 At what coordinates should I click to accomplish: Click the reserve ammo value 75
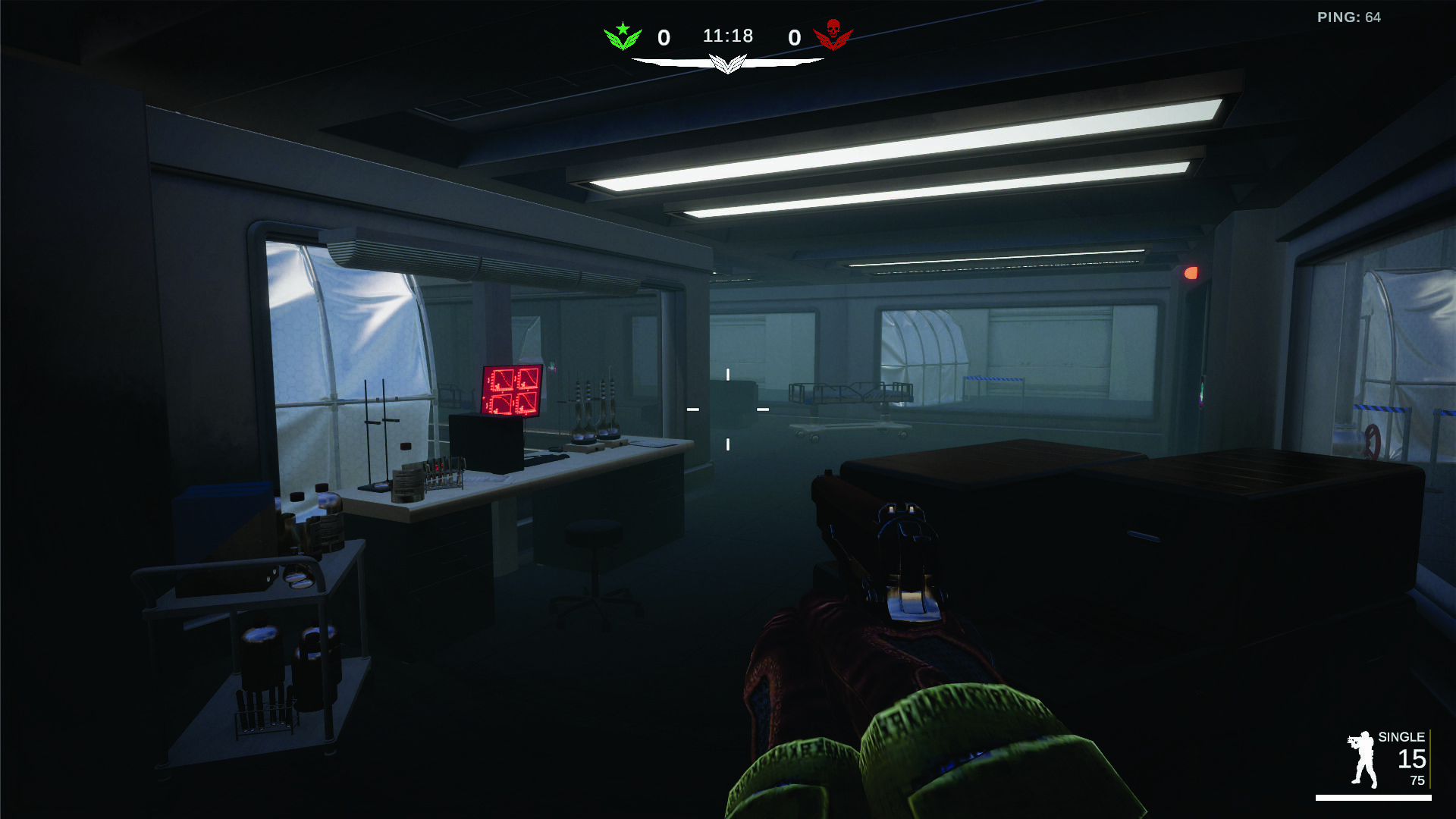pos(1418,781)
